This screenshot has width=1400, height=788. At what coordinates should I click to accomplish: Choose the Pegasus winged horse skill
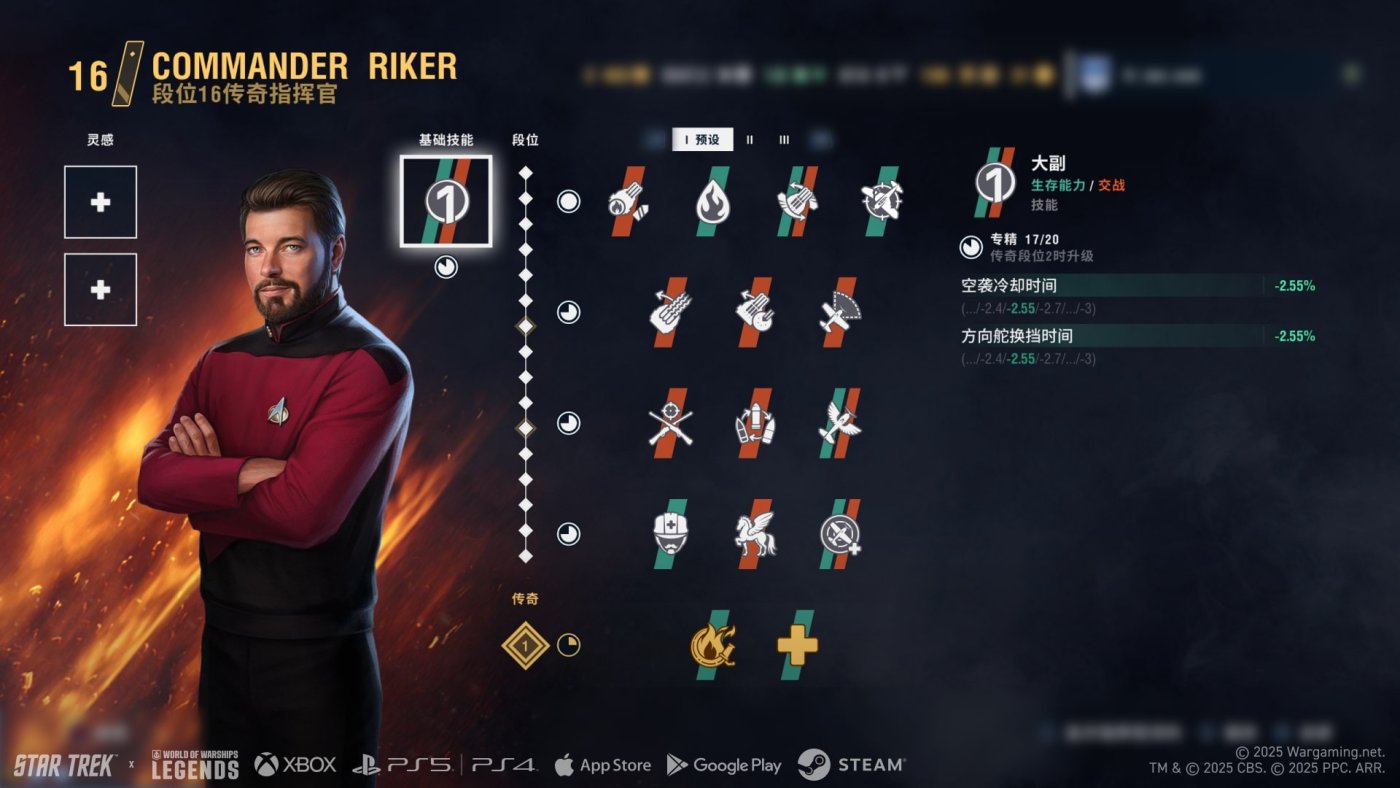pos(755,534)
